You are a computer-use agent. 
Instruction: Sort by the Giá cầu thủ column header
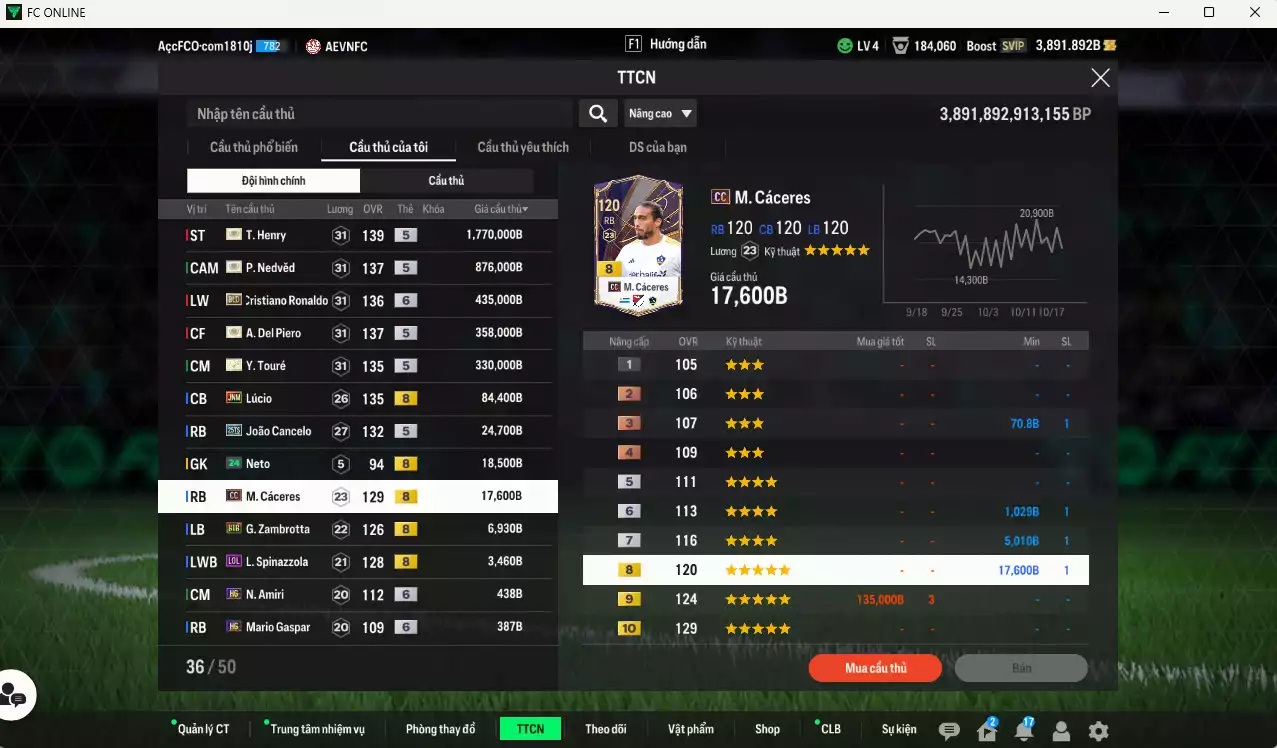(501, 209)
